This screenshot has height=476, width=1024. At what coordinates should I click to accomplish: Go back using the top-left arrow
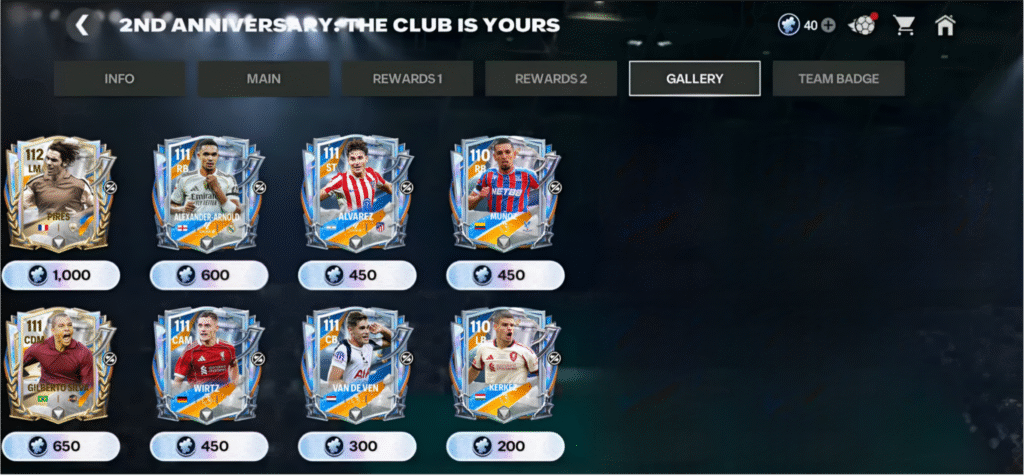coord(82,25)
